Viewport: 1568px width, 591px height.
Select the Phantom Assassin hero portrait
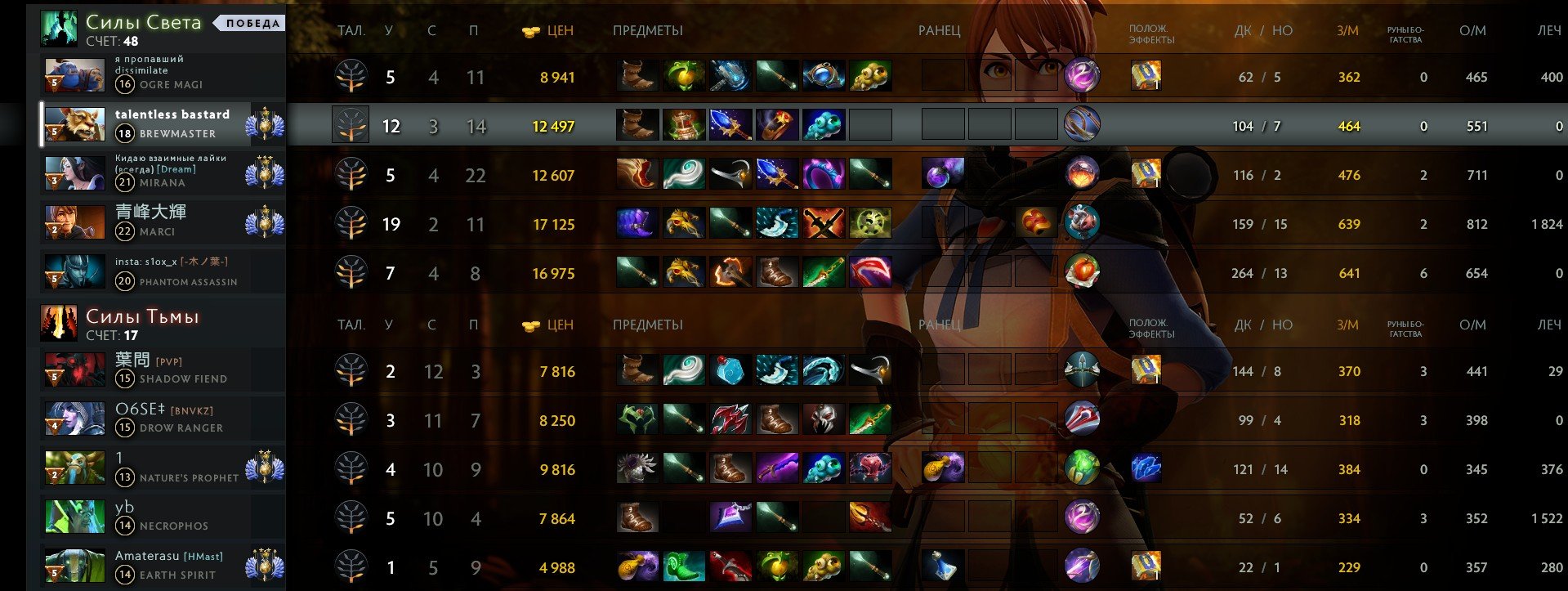[74, 272]
